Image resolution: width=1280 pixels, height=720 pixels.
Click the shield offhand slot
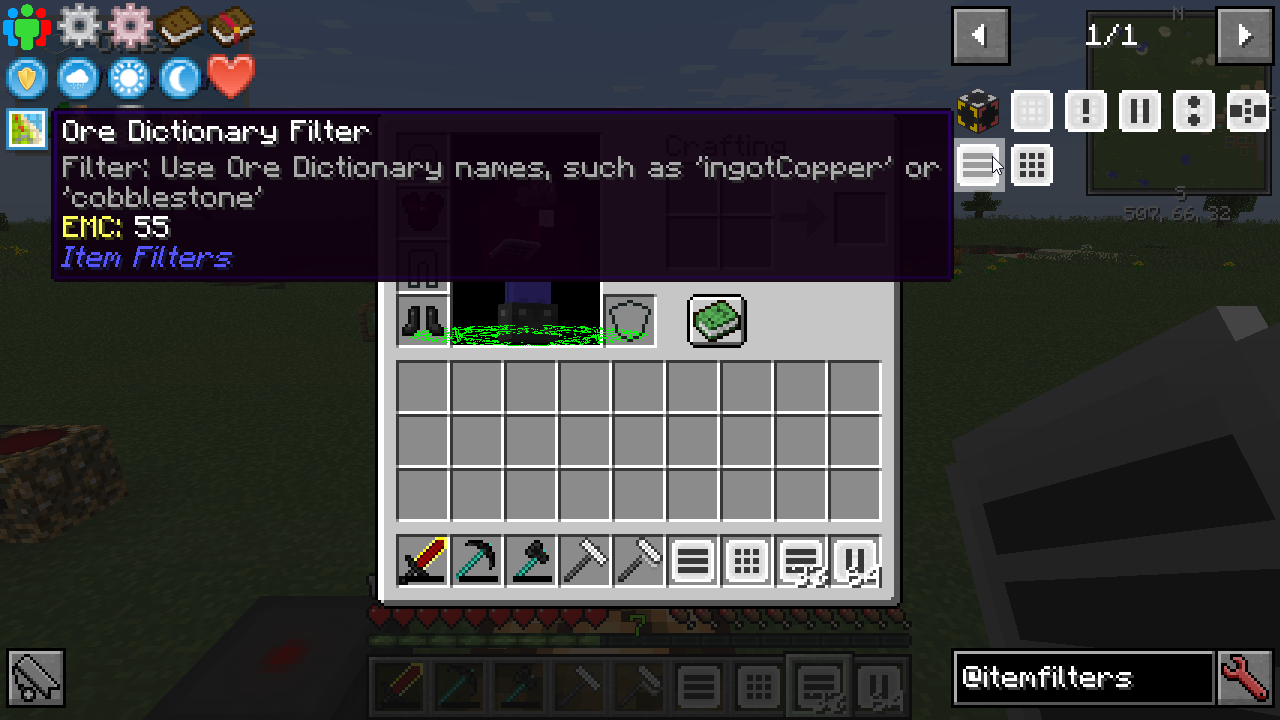pyautogui.click(x=630, y=321)
